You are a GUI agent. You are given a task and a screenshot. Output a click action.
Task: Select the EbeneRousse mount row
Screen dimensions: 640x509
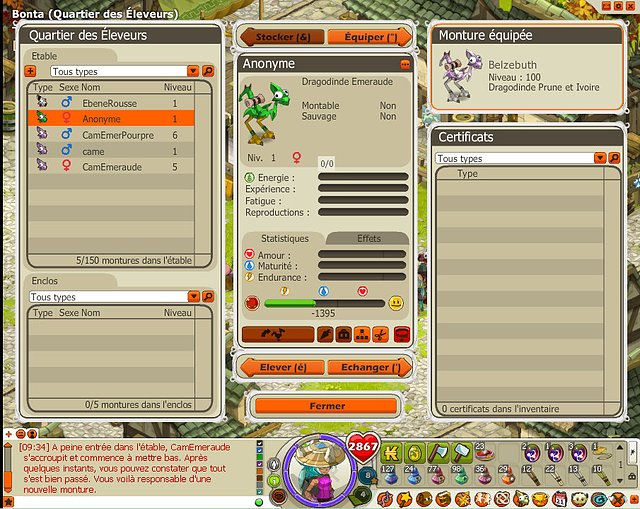pos(120,103)
